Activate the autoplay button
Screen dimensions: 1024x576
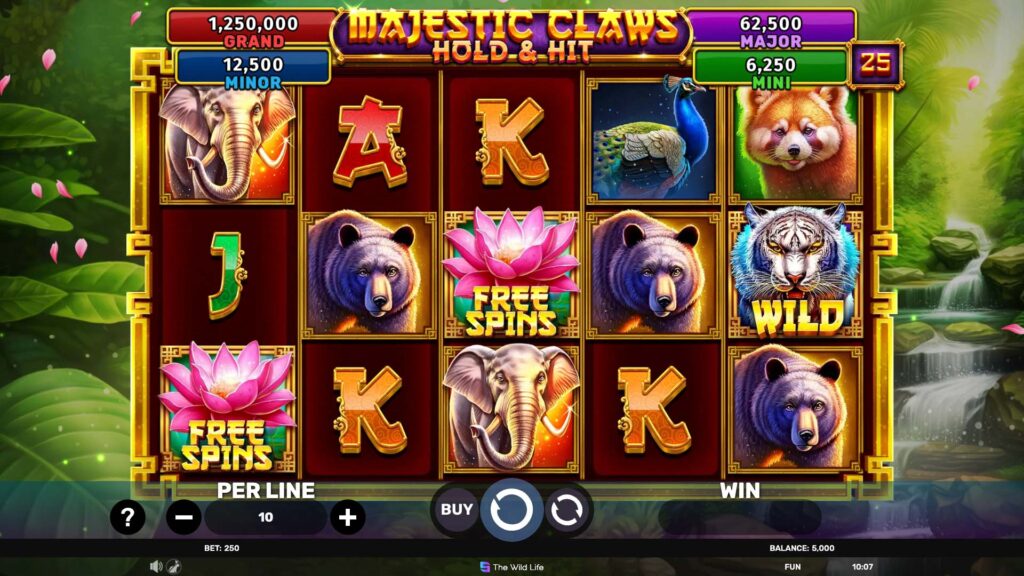tap(565, 510)
